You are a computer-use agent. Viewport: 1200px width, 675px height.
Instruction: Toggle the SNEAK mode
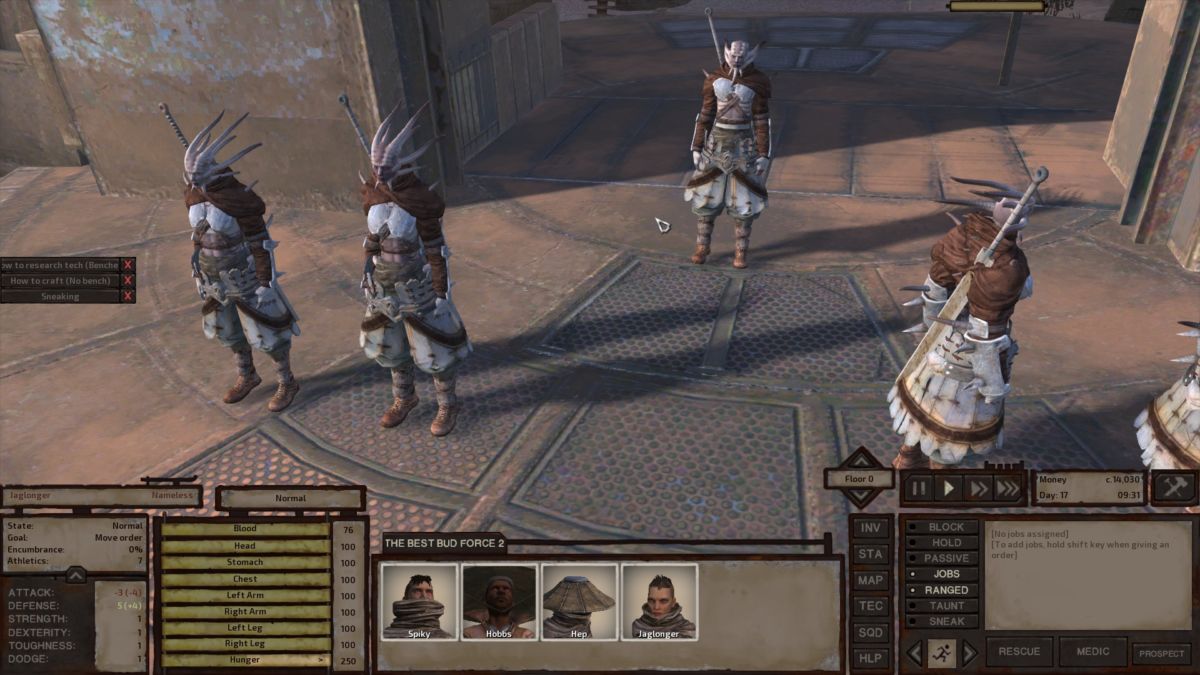(x=945, y=621)
